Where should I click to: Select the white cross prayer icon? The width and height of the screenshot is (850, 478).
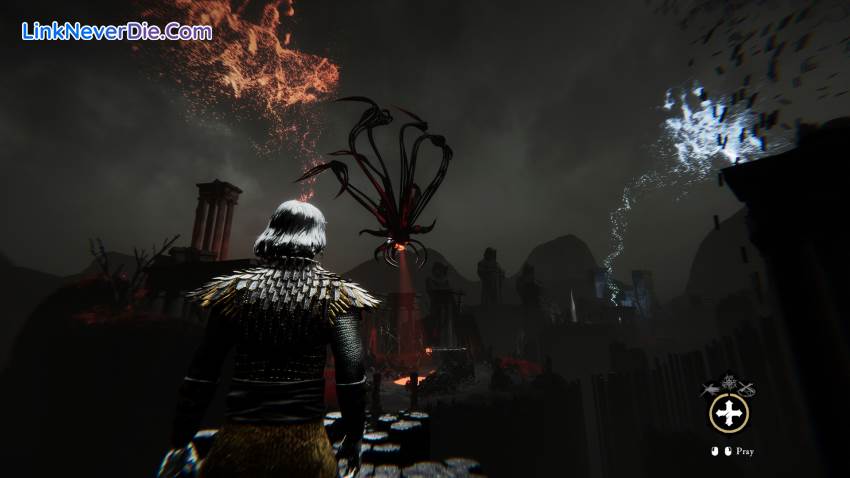click(x=729, y=413)
